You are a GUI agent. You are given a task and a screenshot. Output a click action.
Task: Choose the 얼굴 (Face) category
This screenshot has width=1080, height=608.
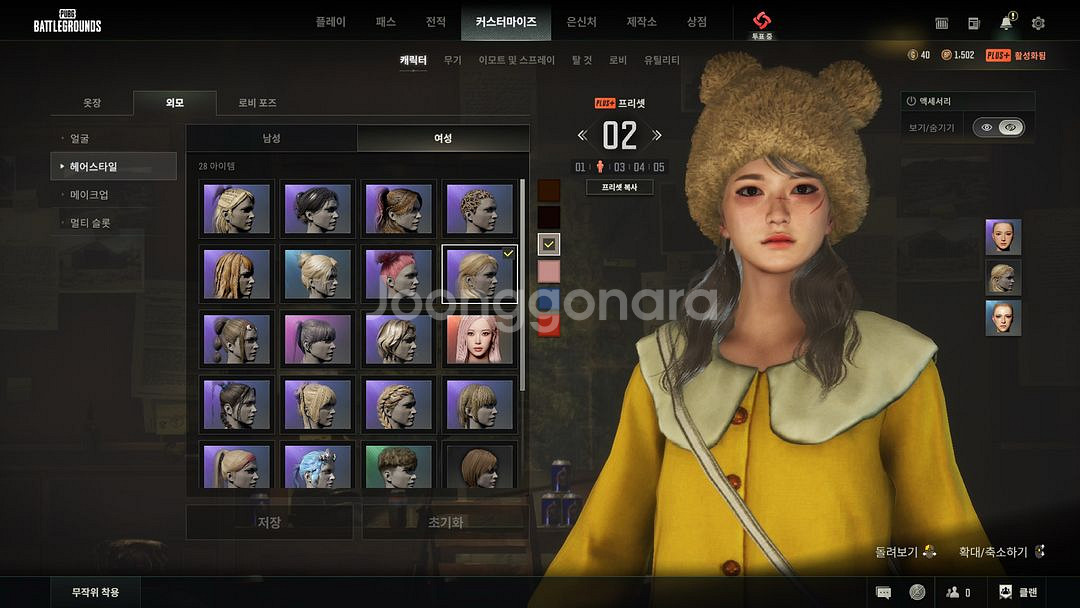80,138
